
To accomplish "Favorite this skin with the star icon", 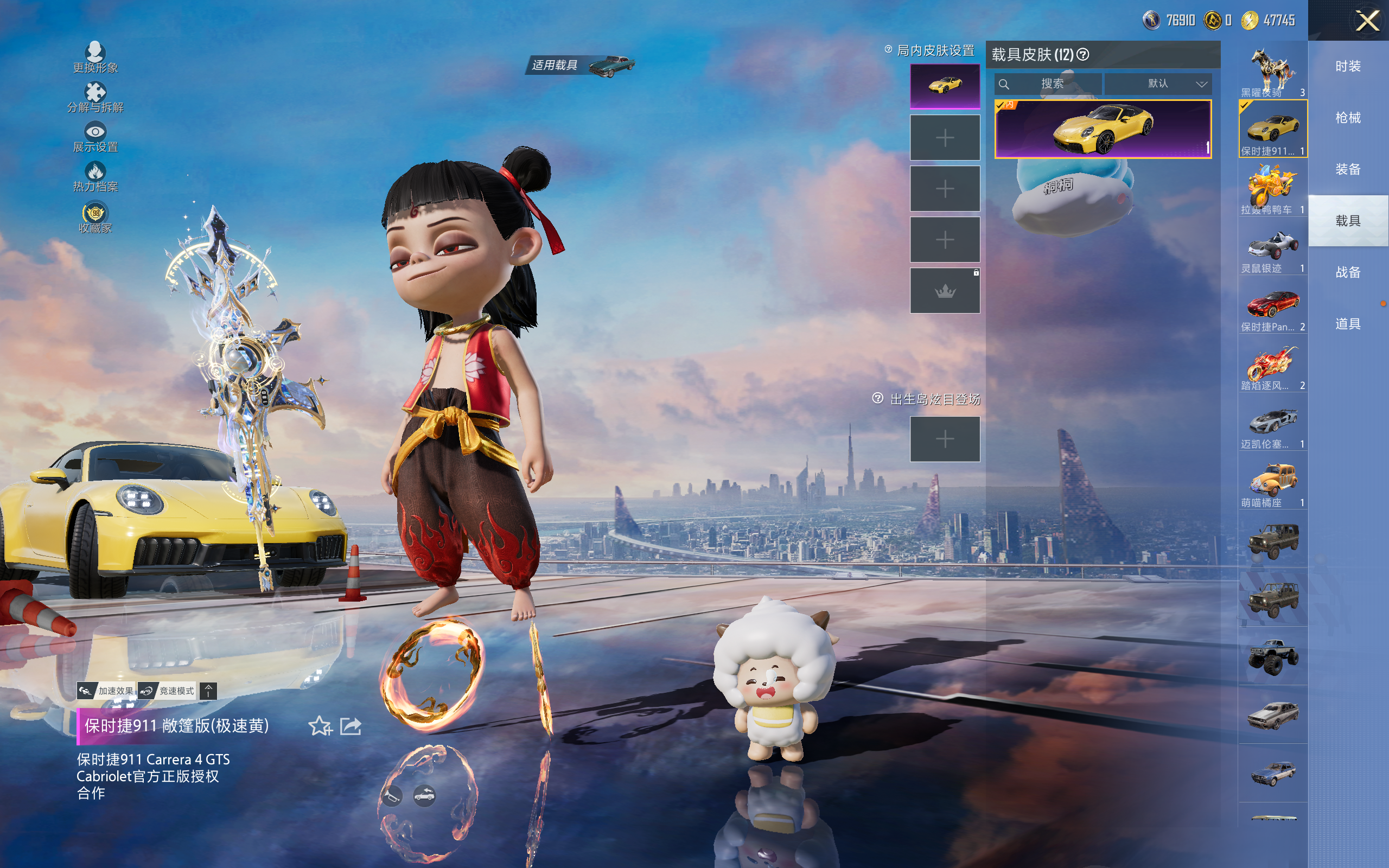I will (x=320, y=726).
